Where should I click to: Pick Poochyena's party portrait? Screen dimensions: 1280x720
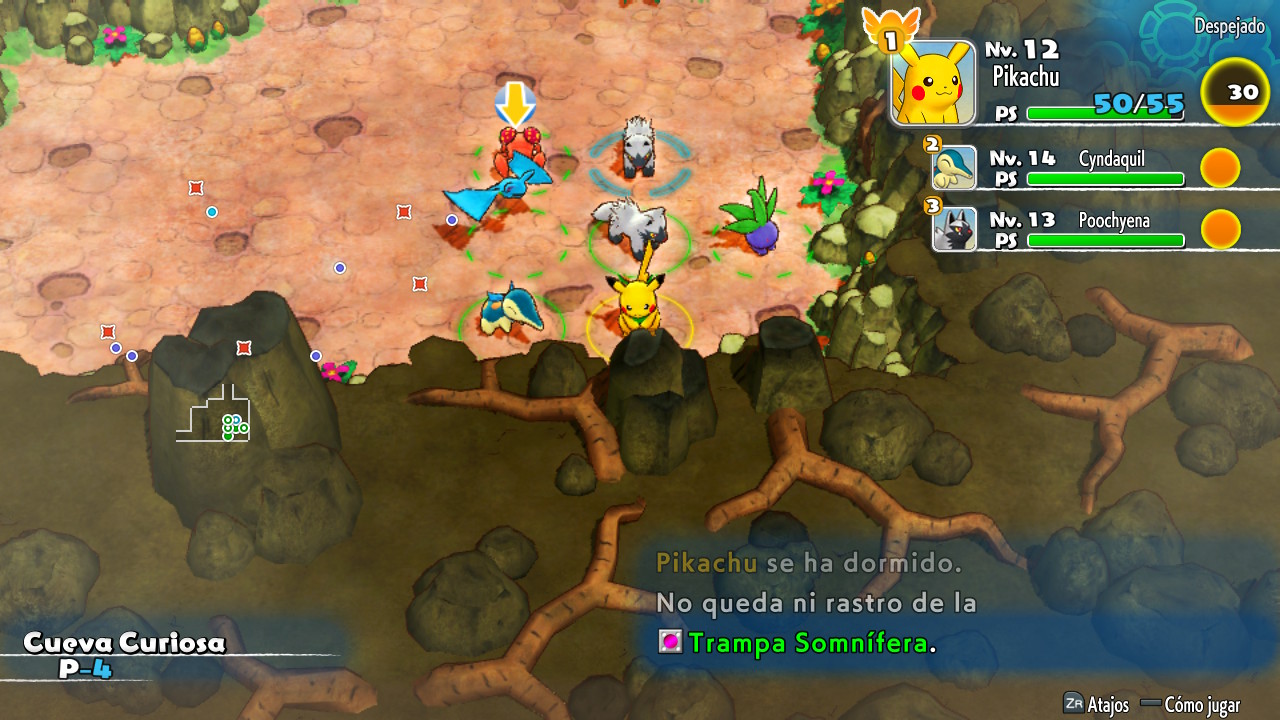[x=954, y=229]
